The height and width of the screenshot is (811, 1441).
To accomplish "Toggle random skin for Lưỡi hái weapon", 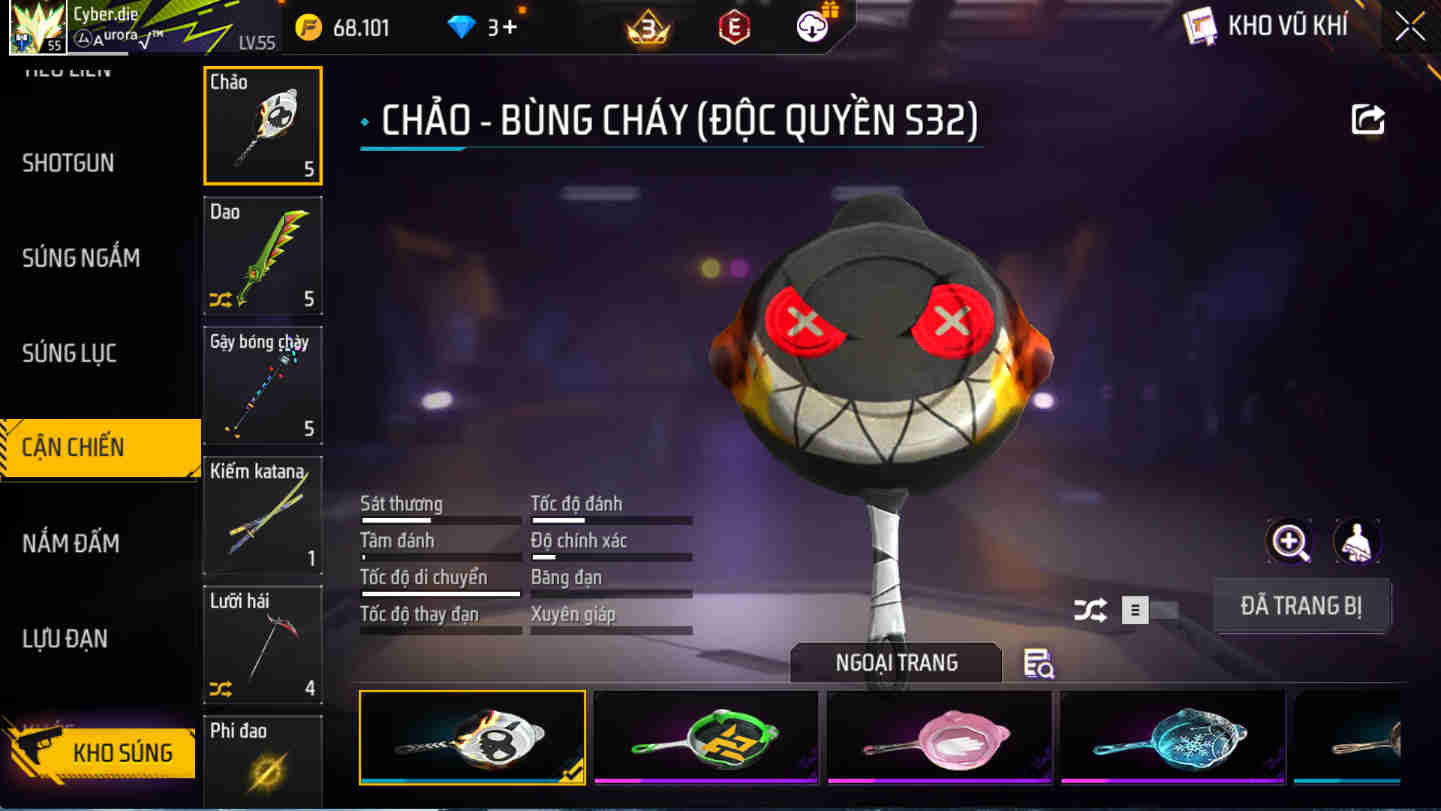I will (x=218, y=687).
